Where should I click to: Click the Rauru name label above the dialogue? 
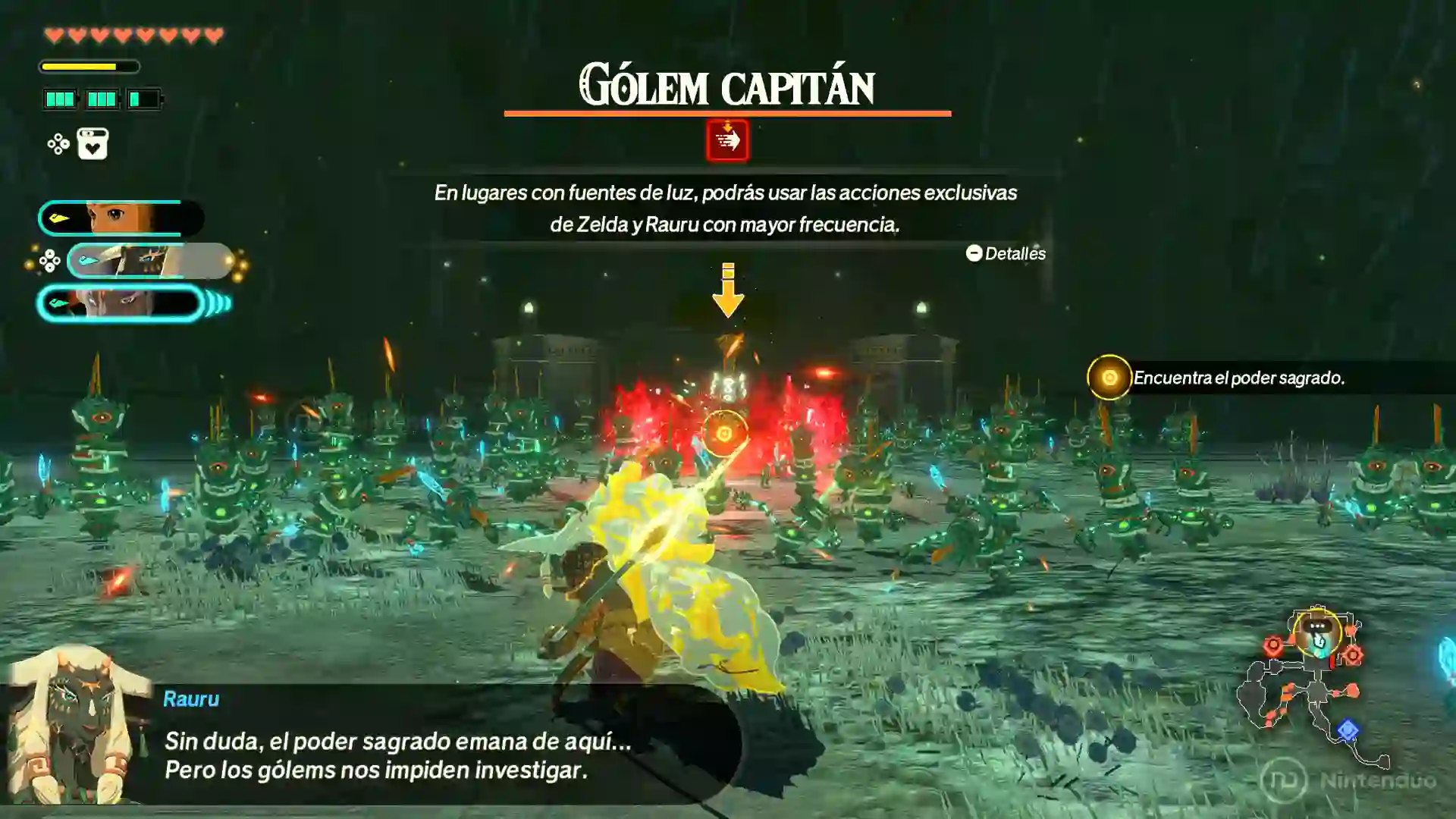(191, 700)
